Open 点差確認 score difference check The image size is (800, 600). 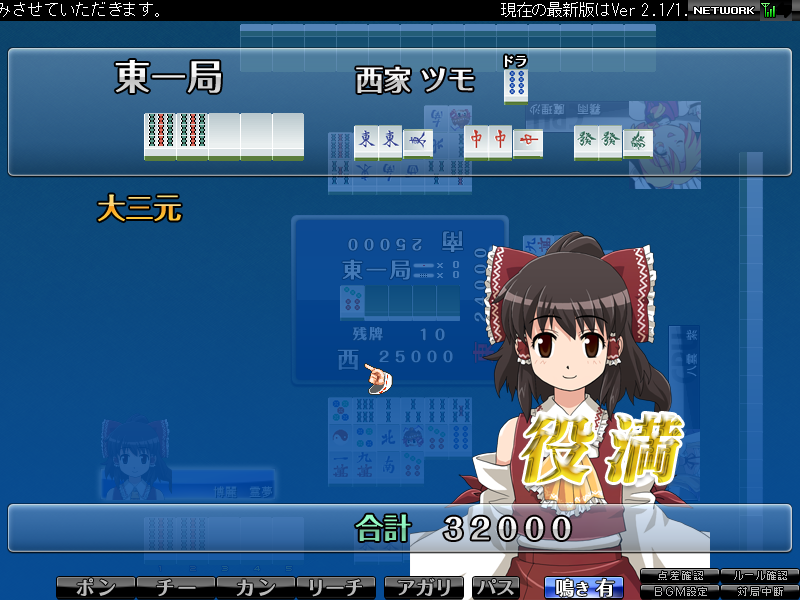(x=680, y=576)
